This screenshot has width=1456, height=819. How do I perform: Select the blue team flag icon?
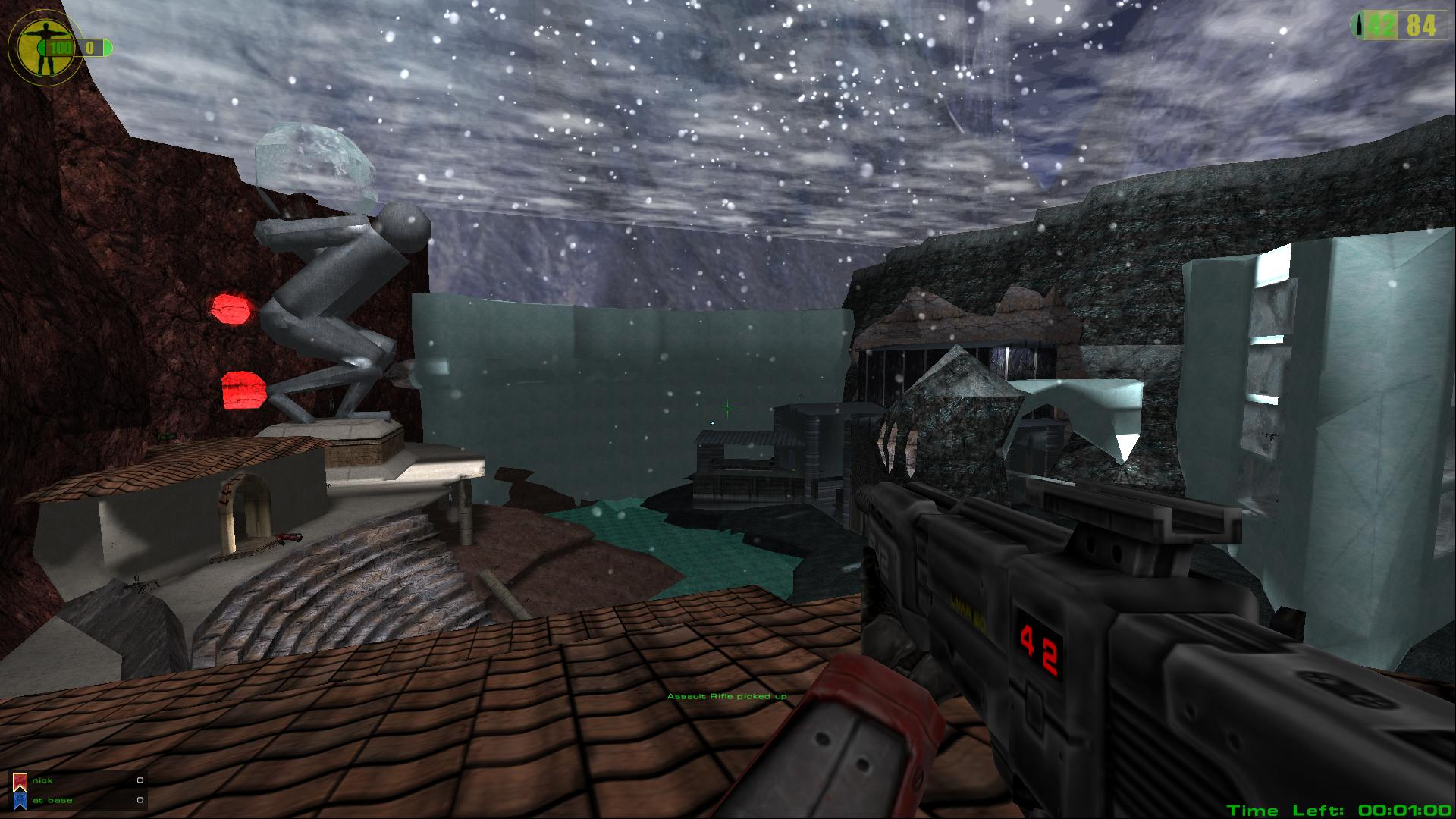pos(20,801)
